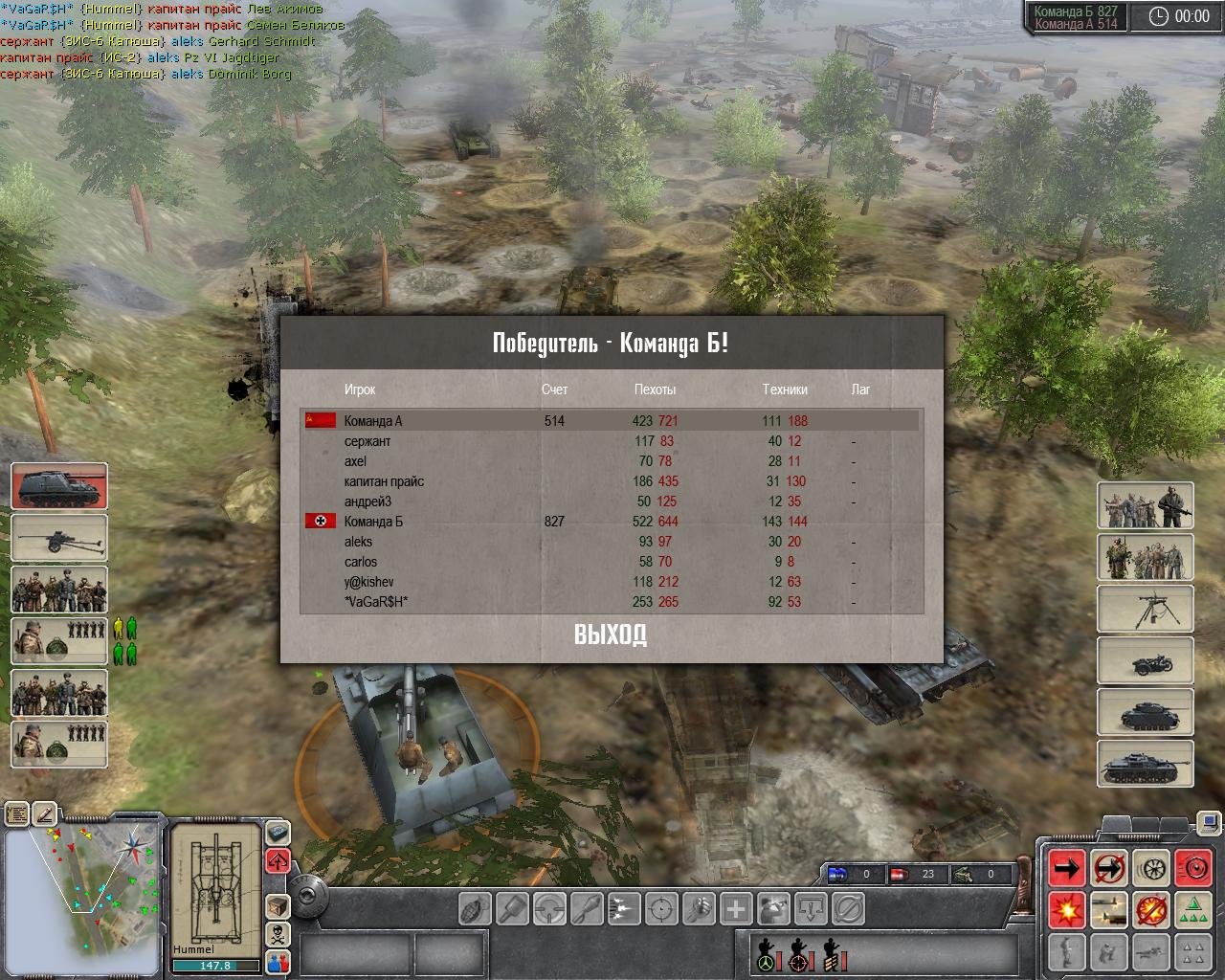Toggle the crossed-out explosion hold fire order
The image size is (1225, 980).
pyautogui.click(x=1150, y=909)
